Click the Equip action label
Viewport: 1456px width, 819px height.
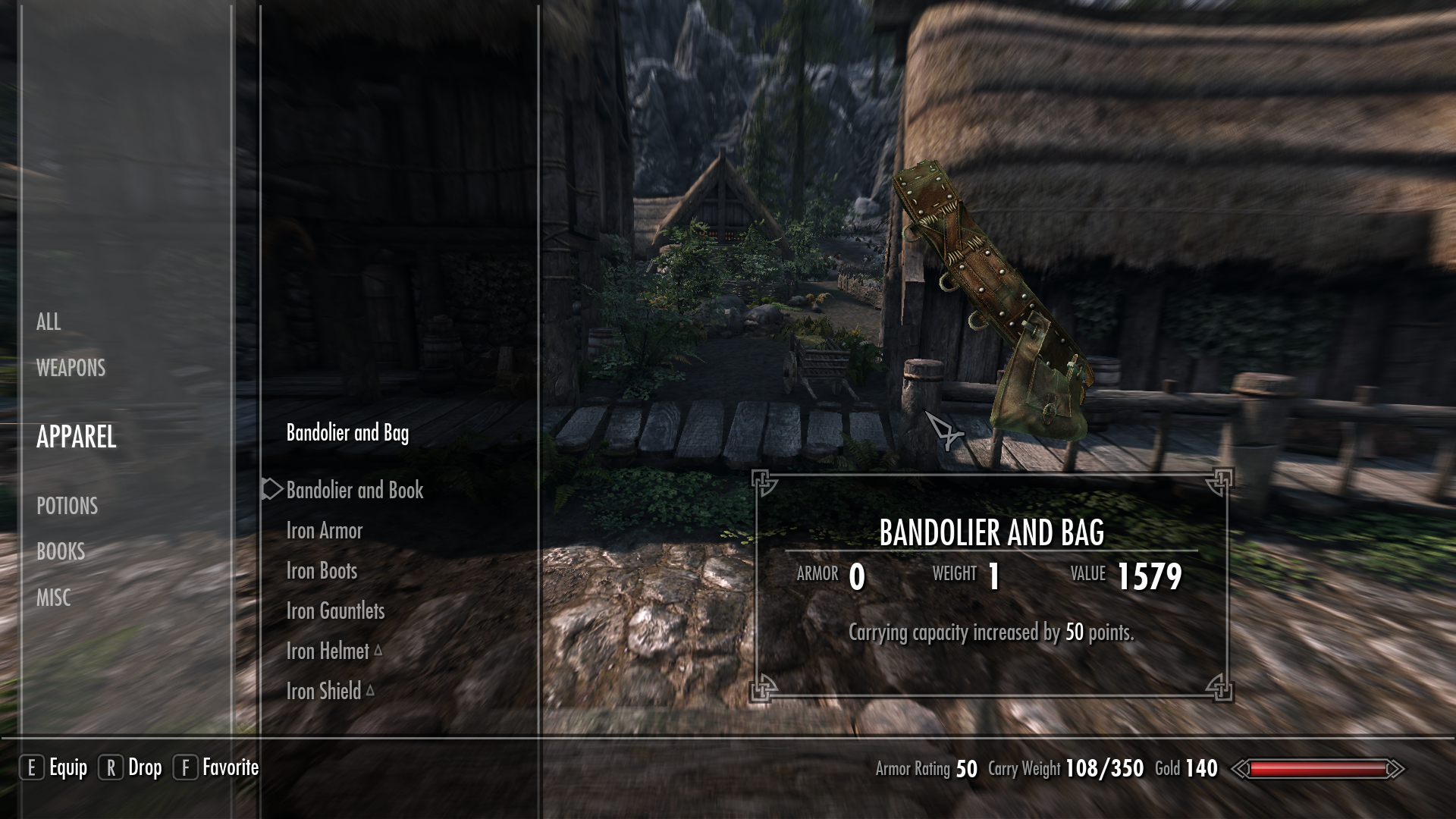69,767
